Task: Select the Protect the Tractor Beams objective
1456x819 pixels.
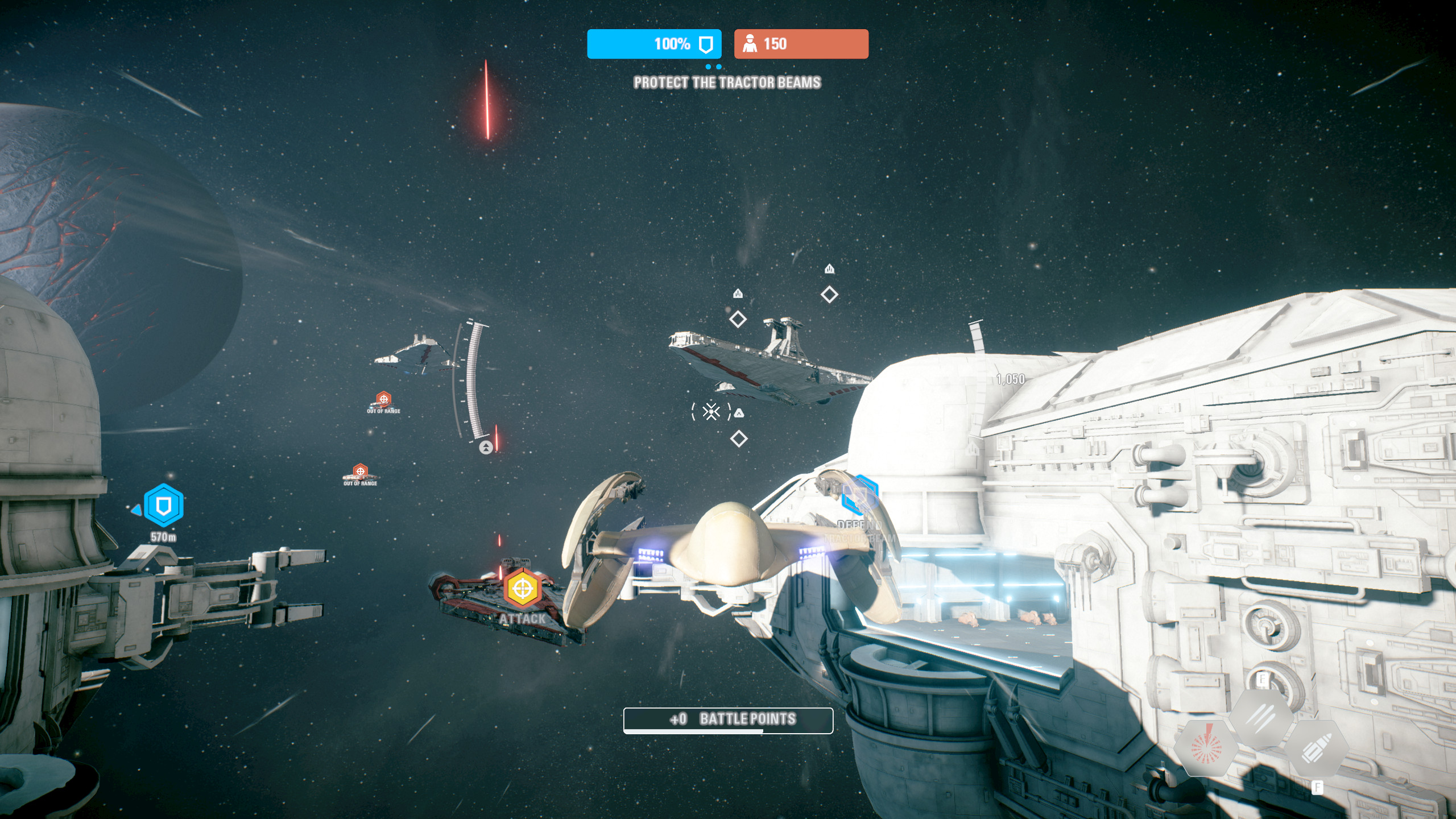Action: tap(727, 83)
